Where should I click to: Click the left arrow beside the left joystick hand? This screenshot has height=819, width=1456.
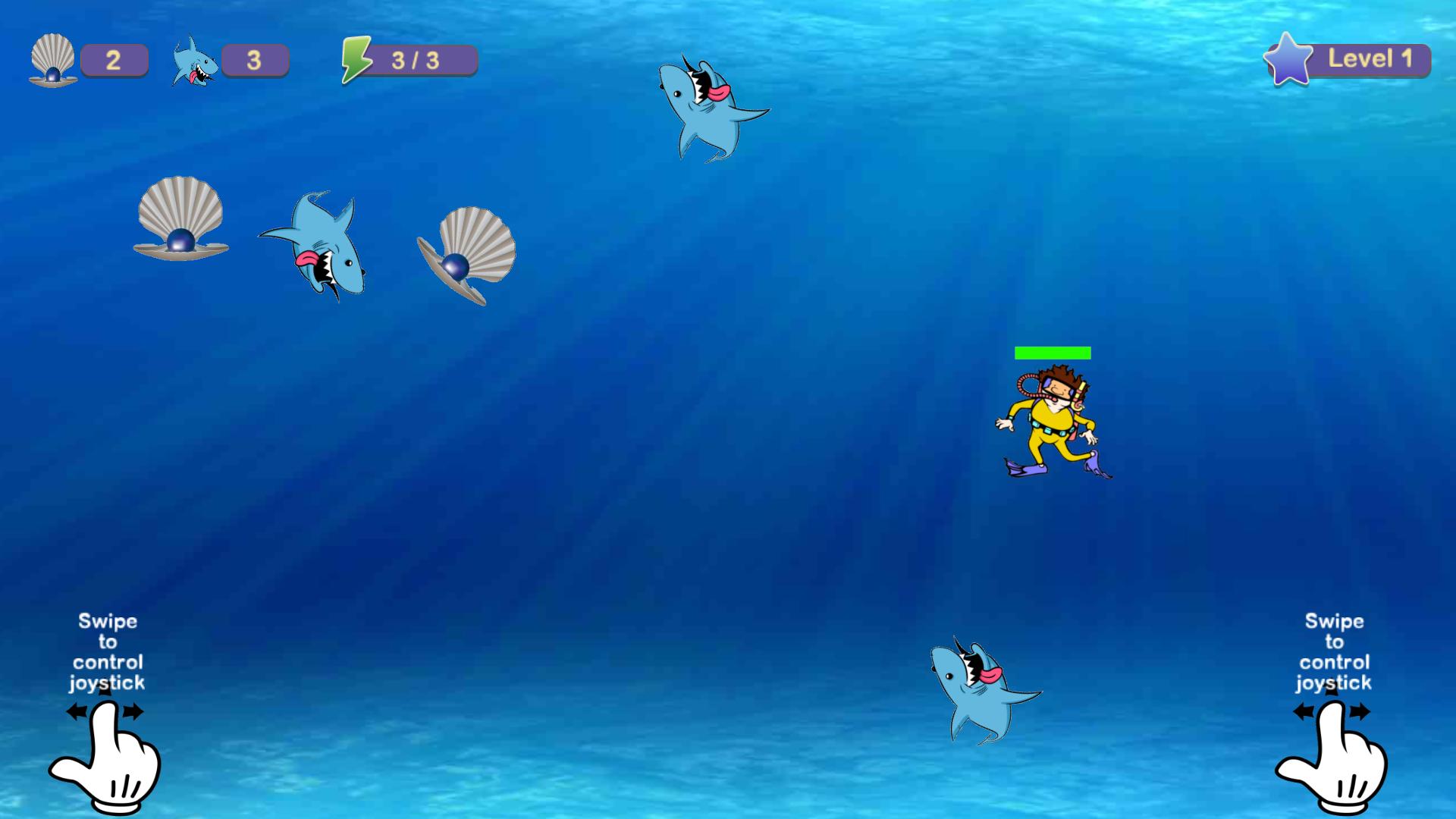click(76, 711)
